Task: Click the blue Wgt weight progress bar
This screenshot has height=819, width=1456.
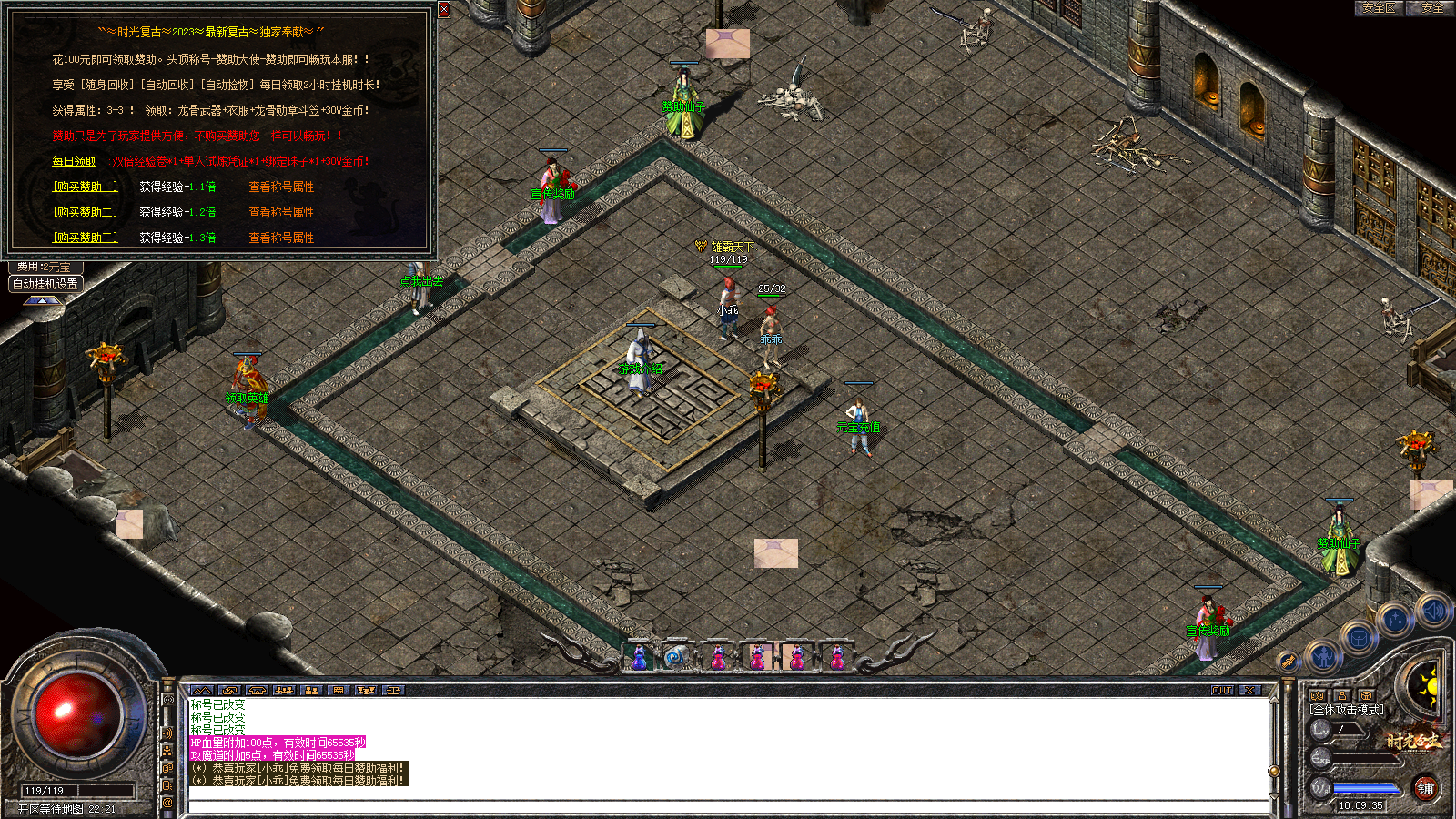Action: [x=1366, y=788]
